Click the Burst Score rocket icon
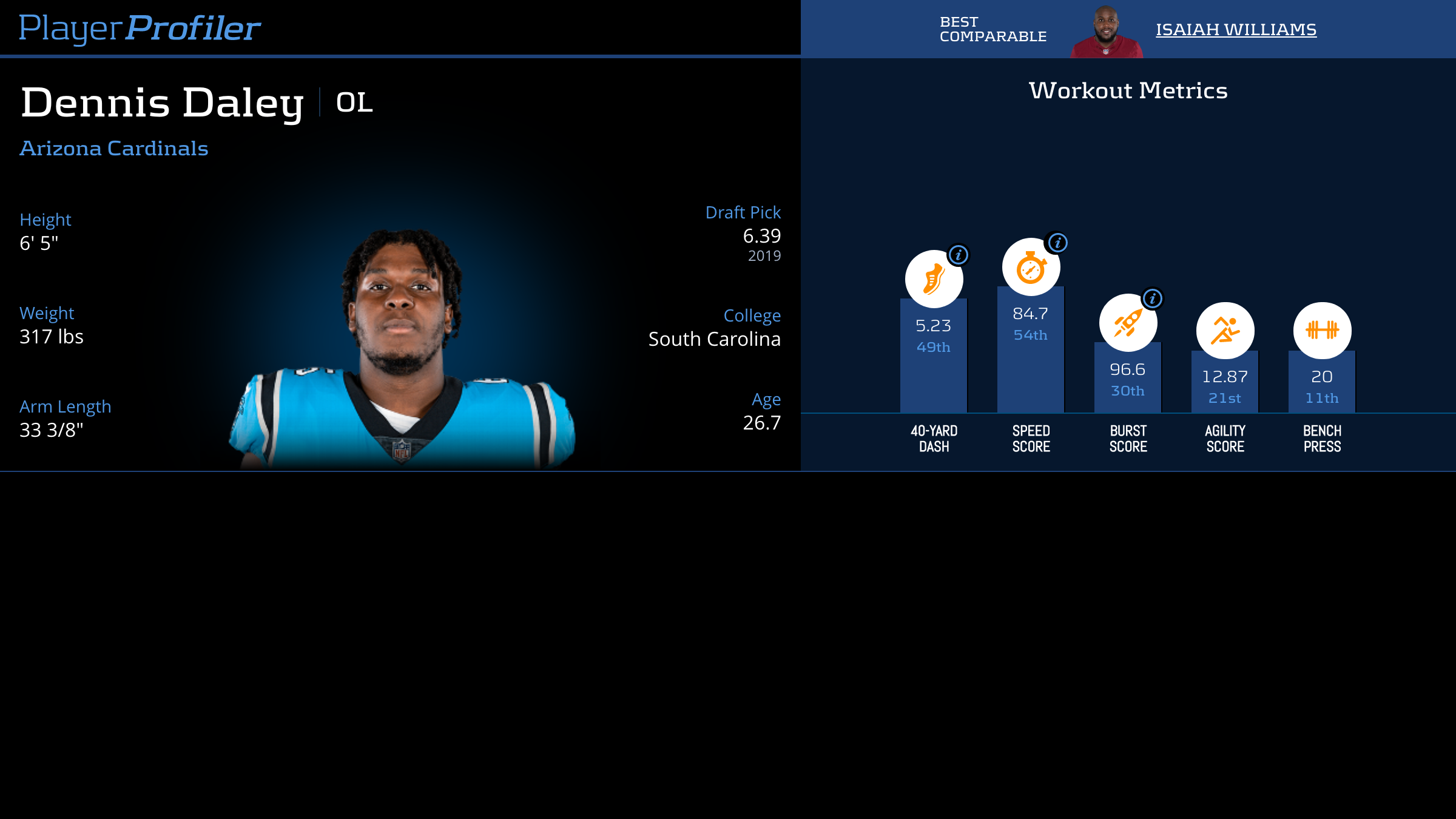This screenshot has width=1456, height=819. point(1127,323)
